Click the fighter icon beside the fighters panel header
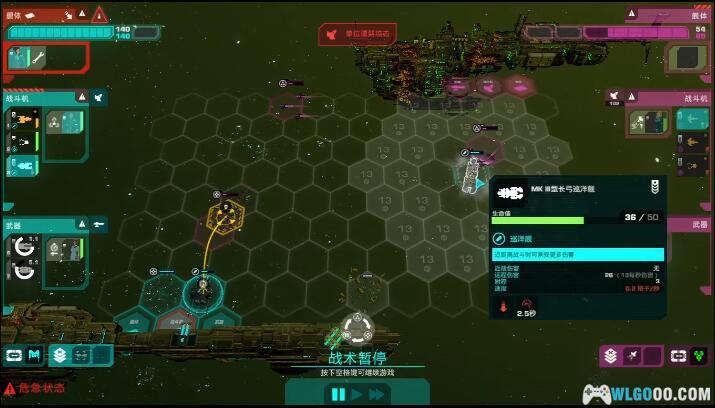 click(x=99, y=98)
